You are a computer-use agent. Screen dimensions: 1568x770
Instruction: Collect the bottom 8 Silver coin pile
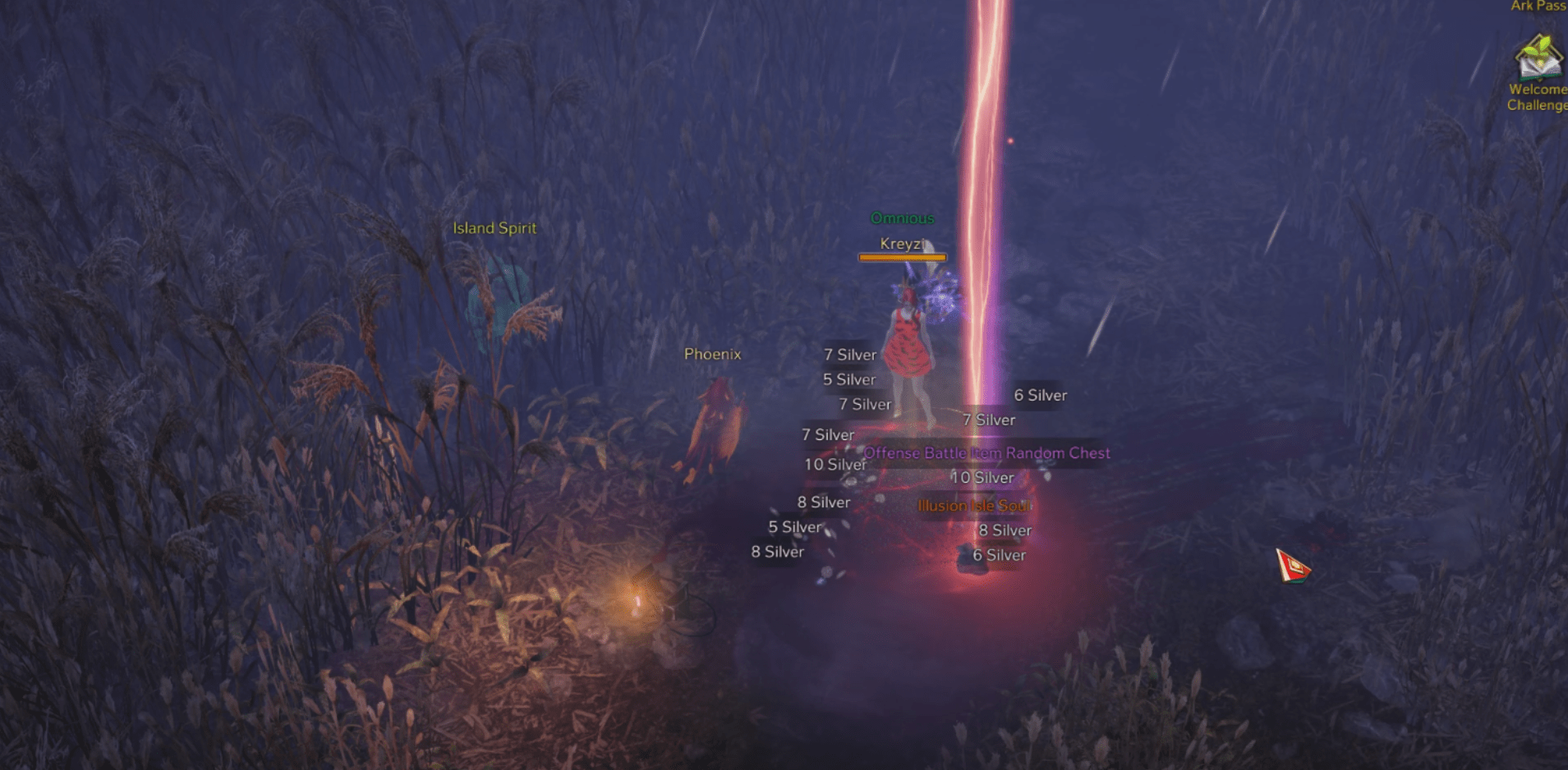point(776,552)
